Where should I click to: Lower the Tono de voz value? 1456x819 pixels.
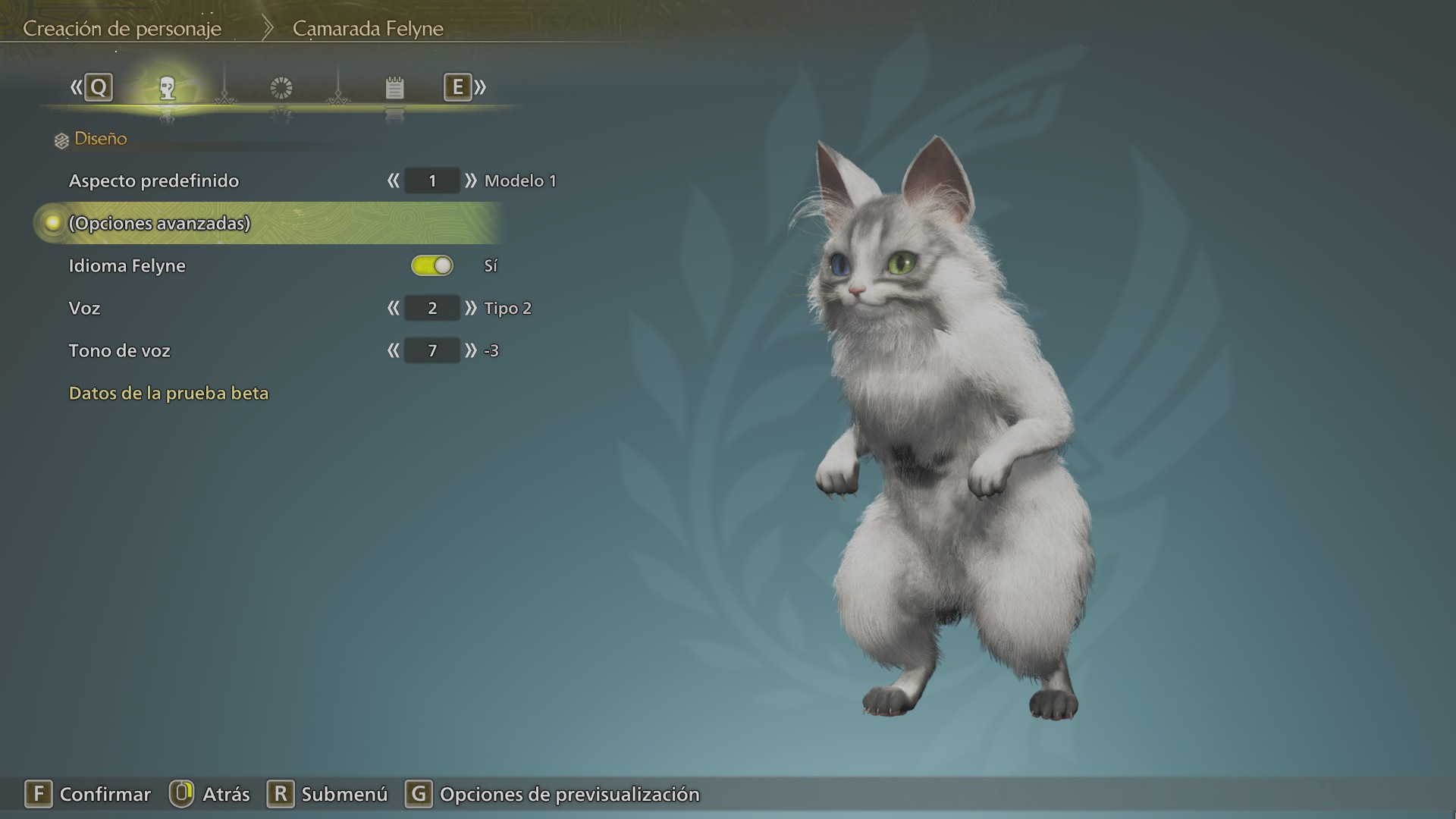click(393, 350)
